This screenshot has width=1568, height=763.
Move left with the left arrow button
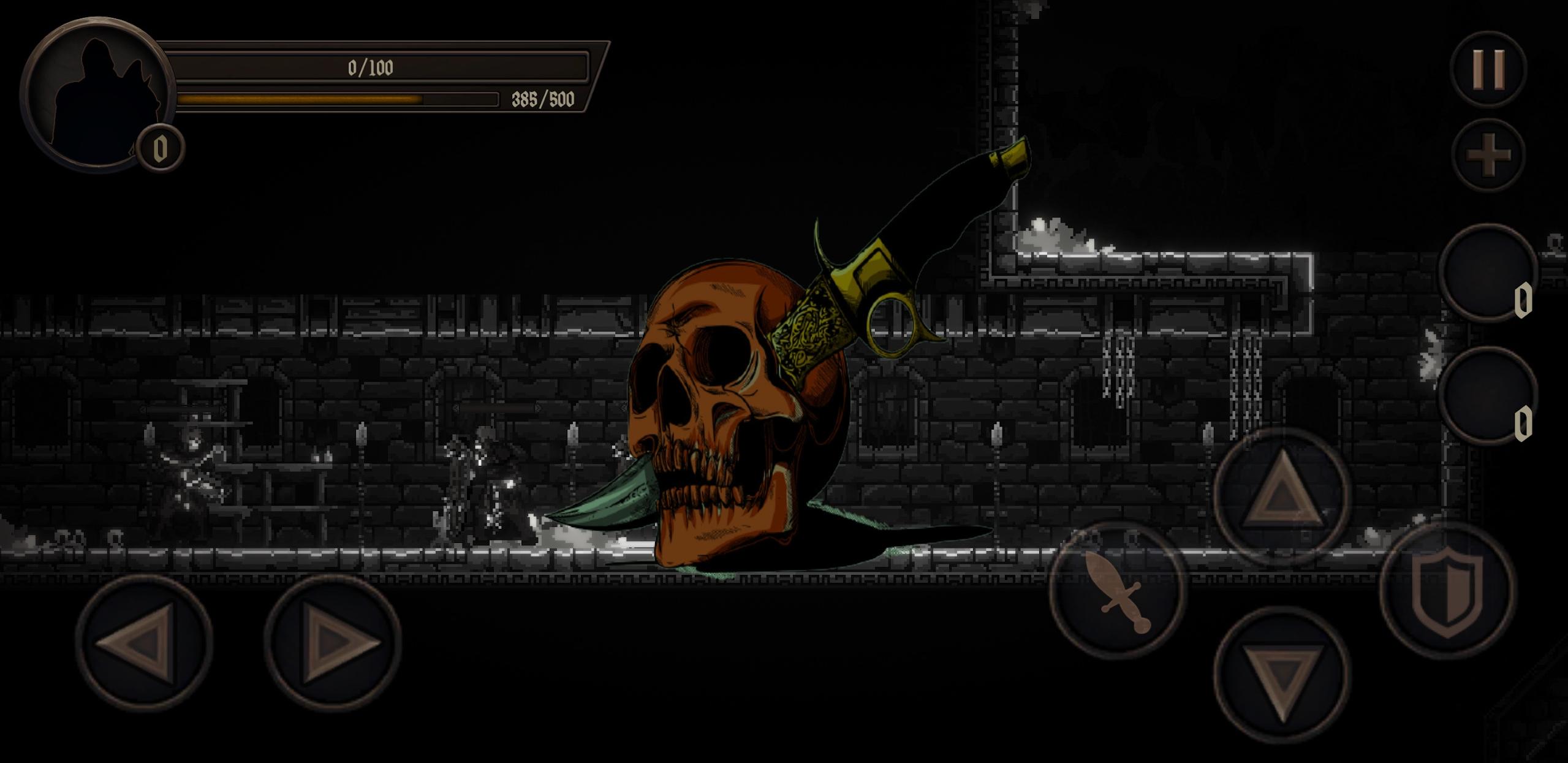click(x=143, y=642)
